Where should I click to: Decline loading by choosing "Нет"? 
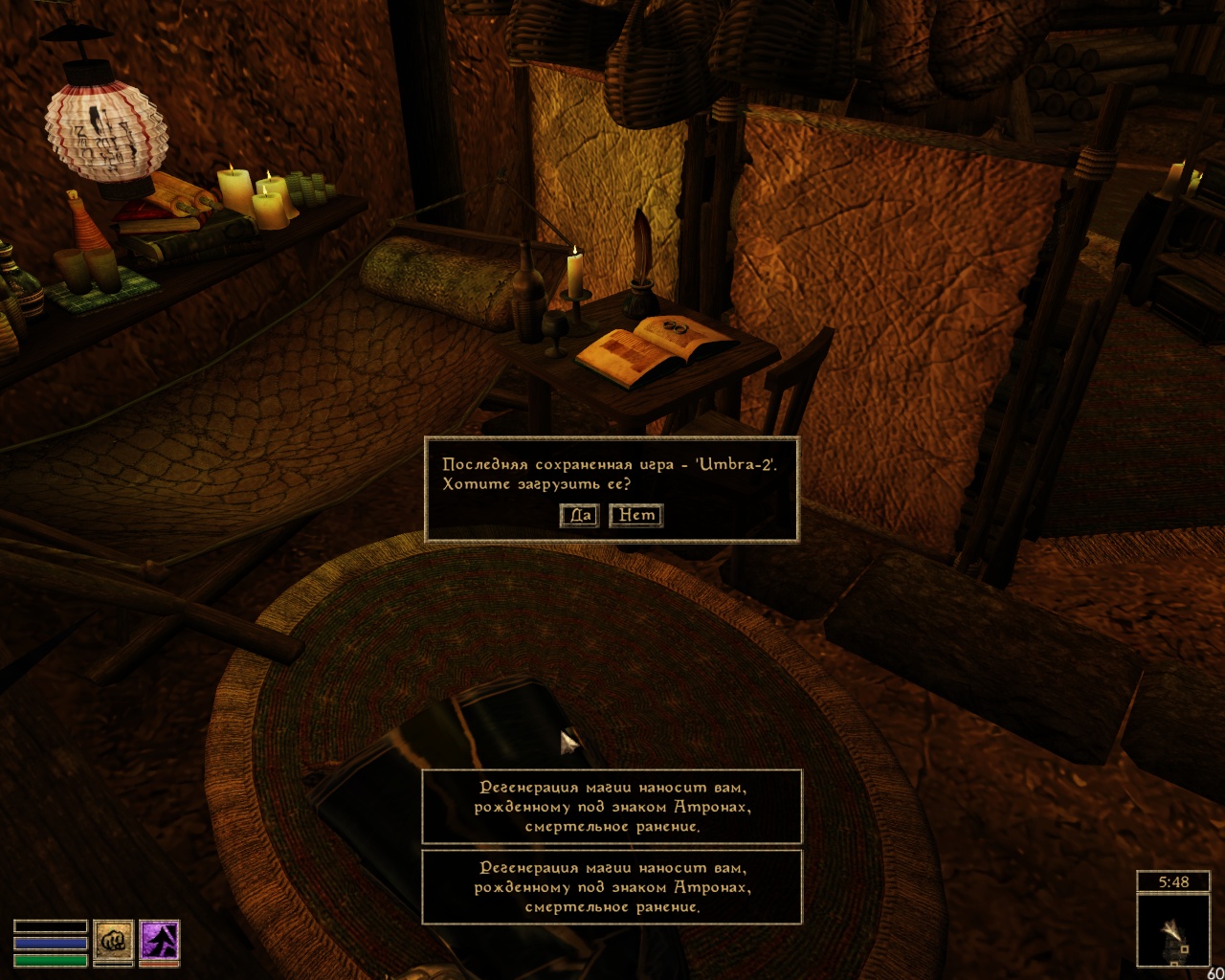(635, 516)
